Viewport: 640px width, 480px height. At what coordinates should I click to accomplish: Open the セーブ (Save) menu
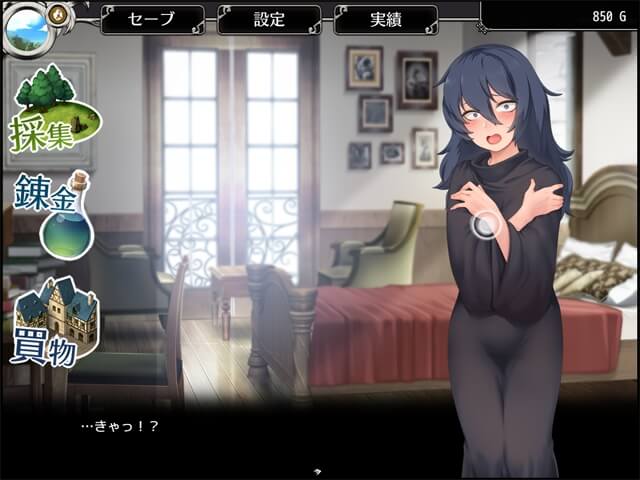click(152, 19)
